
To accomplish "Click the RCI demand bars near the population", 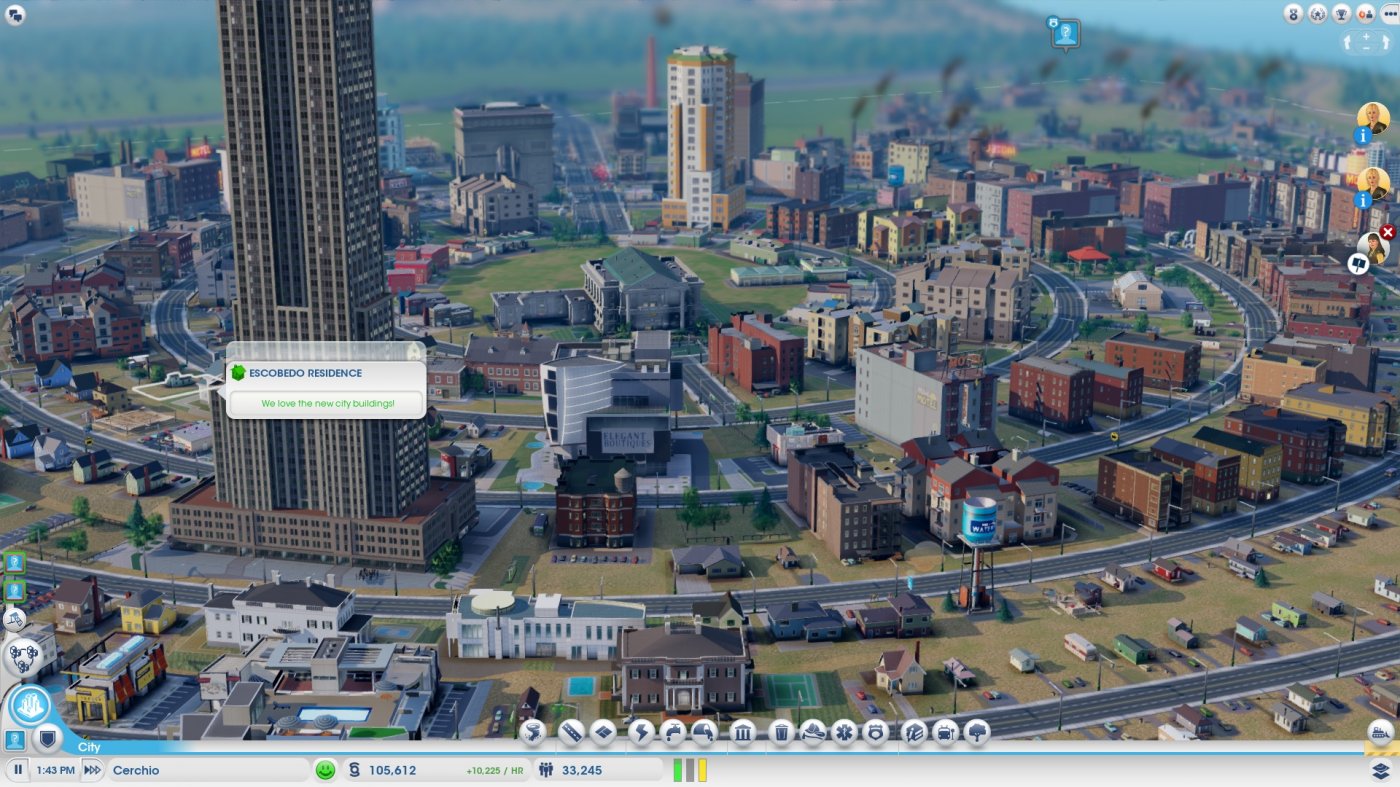I will (690, 770).
